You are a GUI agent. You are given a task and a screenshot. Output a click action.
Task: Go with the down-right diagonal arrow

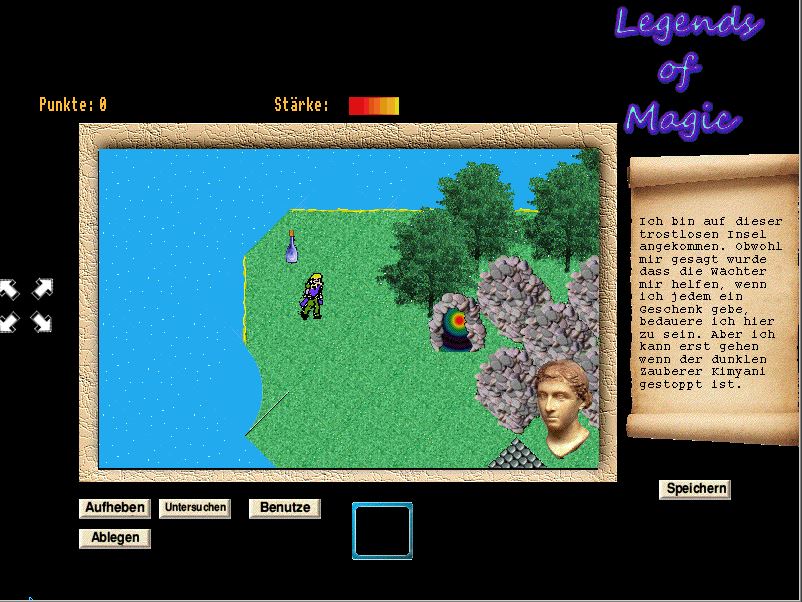pyautogui.click(x=42, y=322)
